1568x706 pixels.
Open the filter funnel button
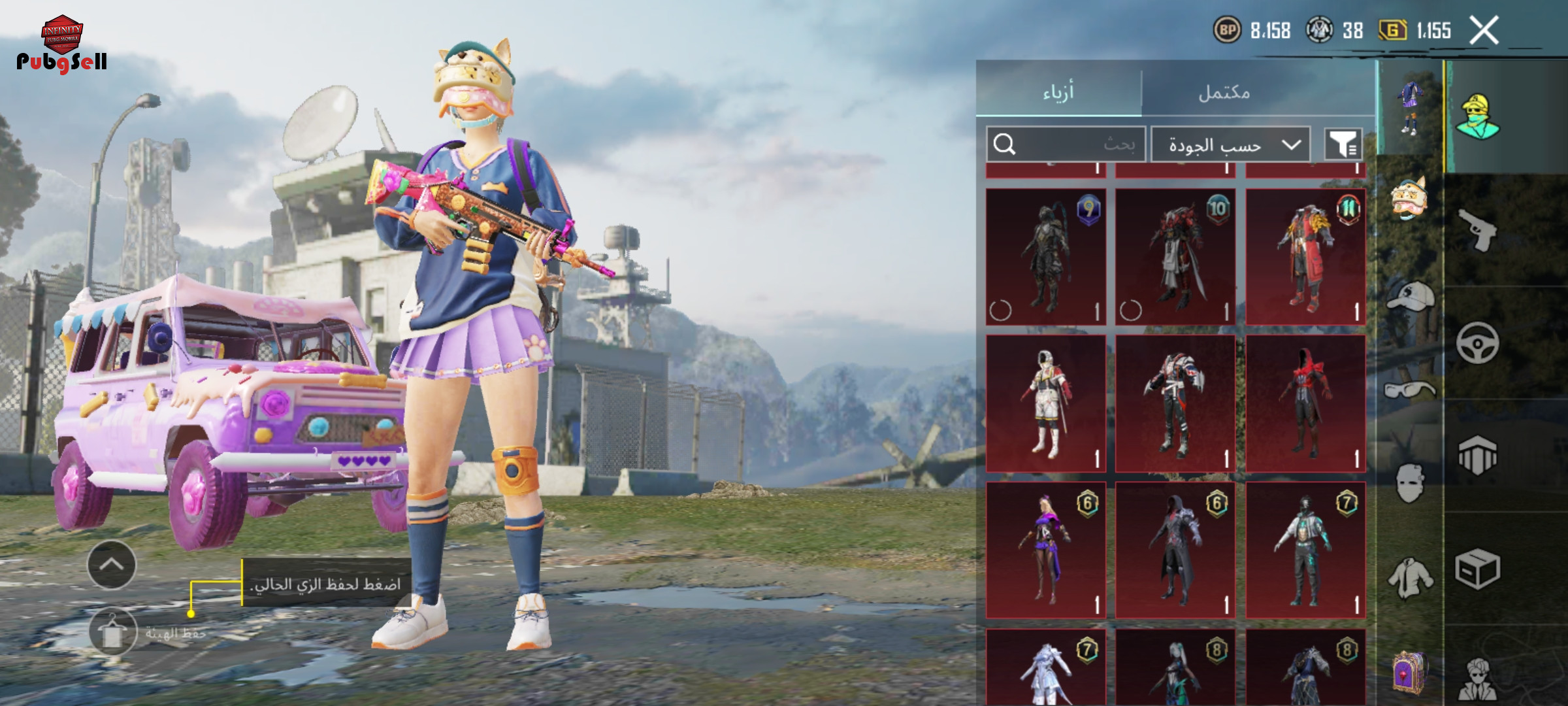click(x=1343, y=144)
